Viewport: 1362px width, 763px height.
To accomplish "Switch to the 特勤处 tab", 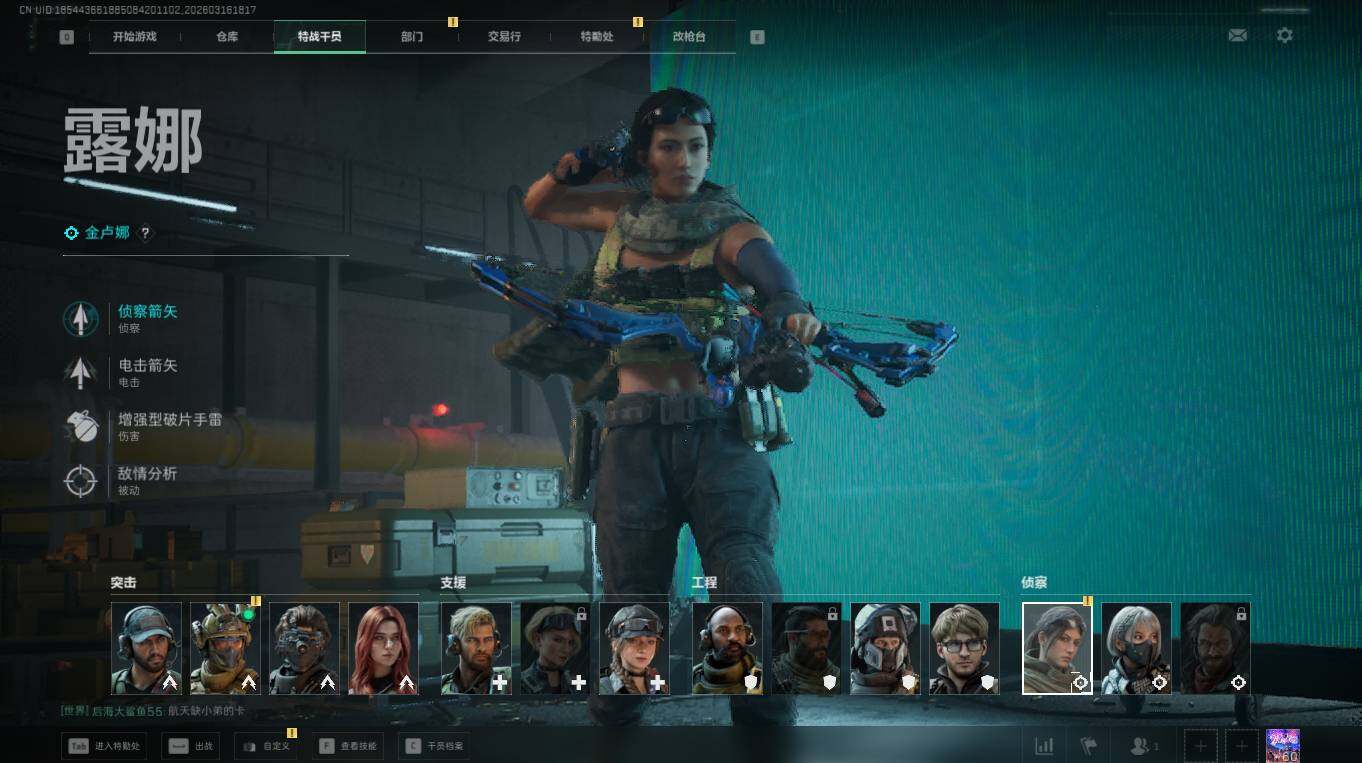I will [597, 37].
